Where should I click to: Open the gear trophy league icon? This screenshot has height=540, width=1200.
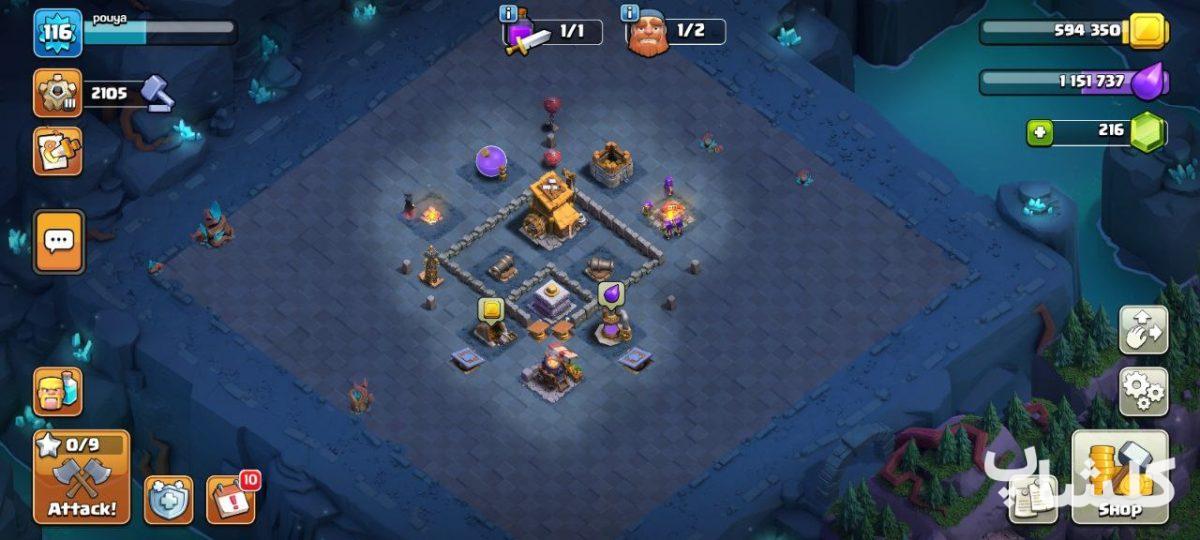pyautogui.click(x=58, y=94)
